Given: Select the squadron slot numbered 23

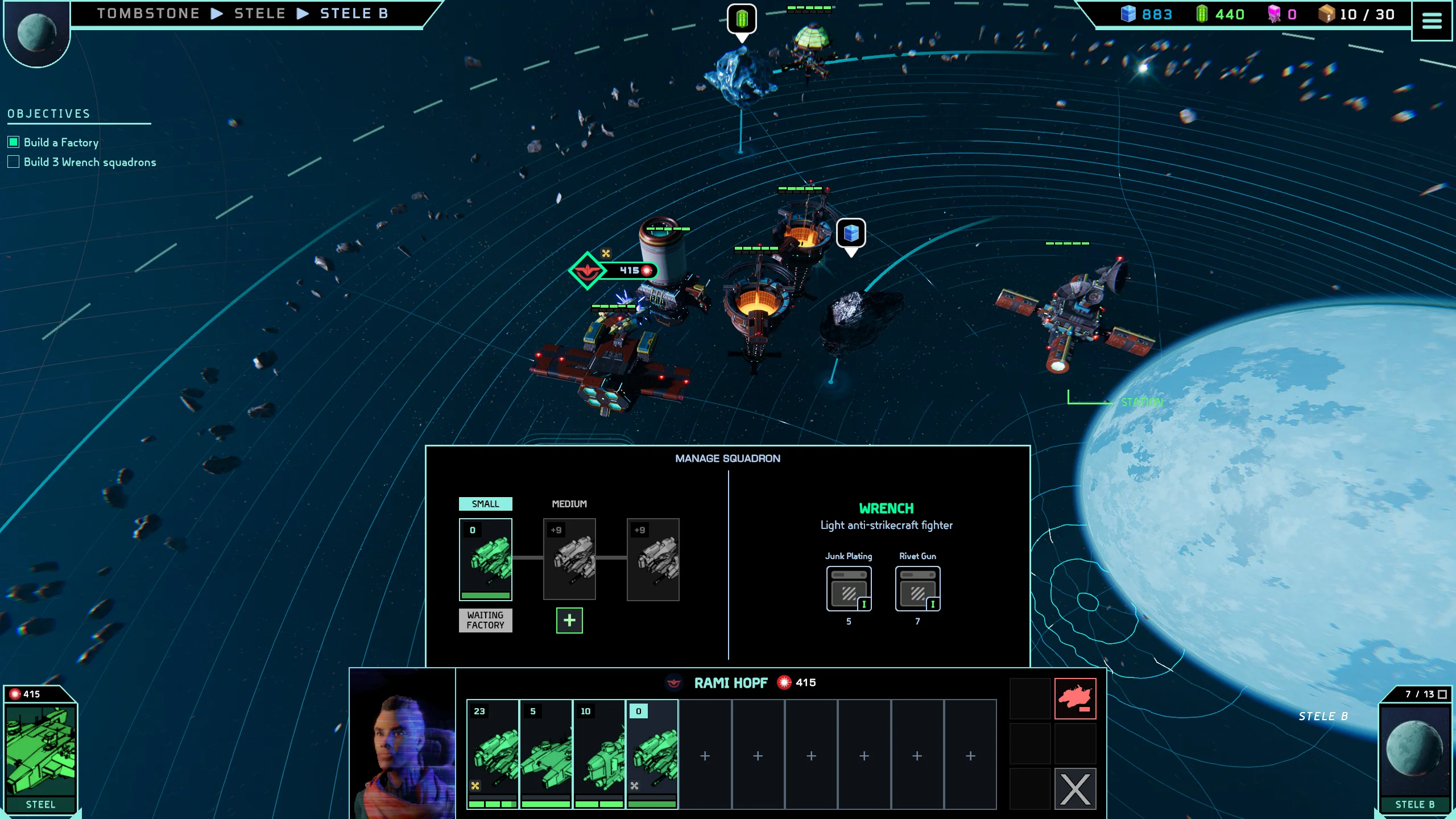Looking at the screenshot, I should pyautogui.click(x=493, y=754).
